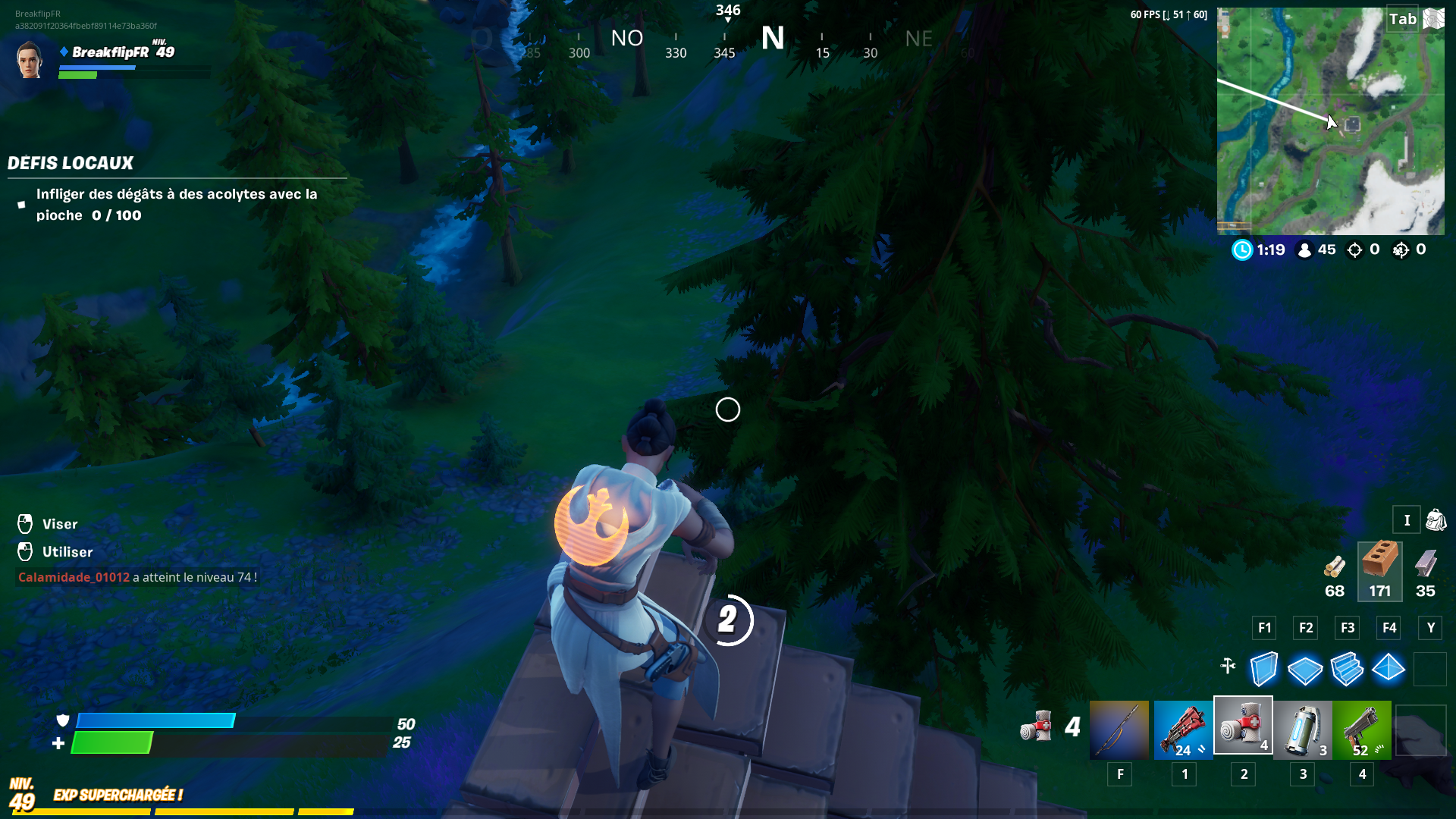Click the metal materials icon showing 35
The width and height of the screenshot is (1456, 819).
1429,569
